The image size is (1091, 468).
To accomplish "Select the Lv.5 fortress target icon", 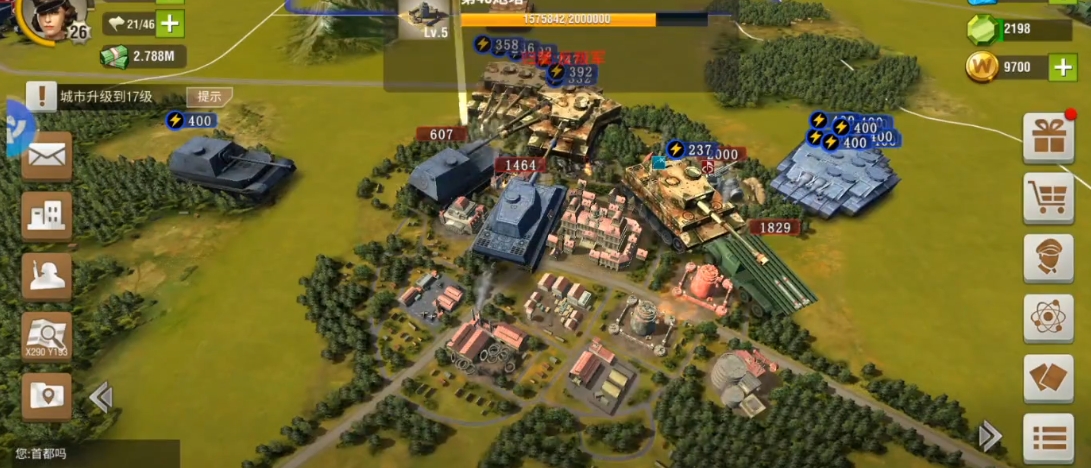I will click(x=423, y=19).
